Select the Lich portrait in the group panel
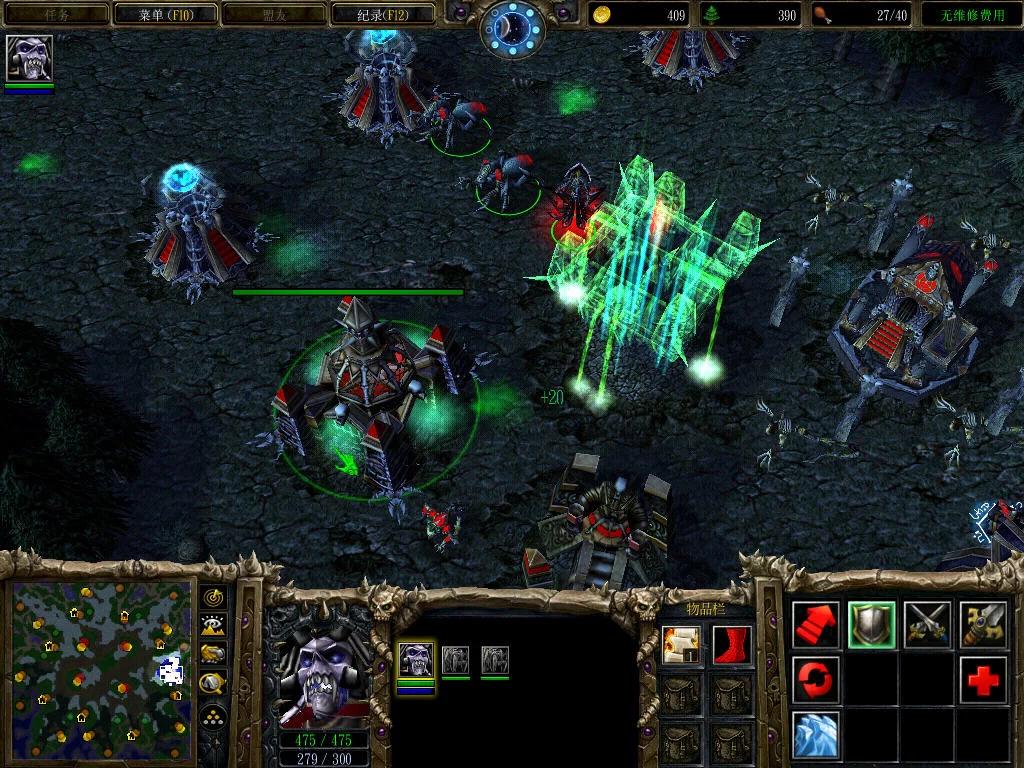This screenshot has width=1024, height=768. click(x=416, y=661)
